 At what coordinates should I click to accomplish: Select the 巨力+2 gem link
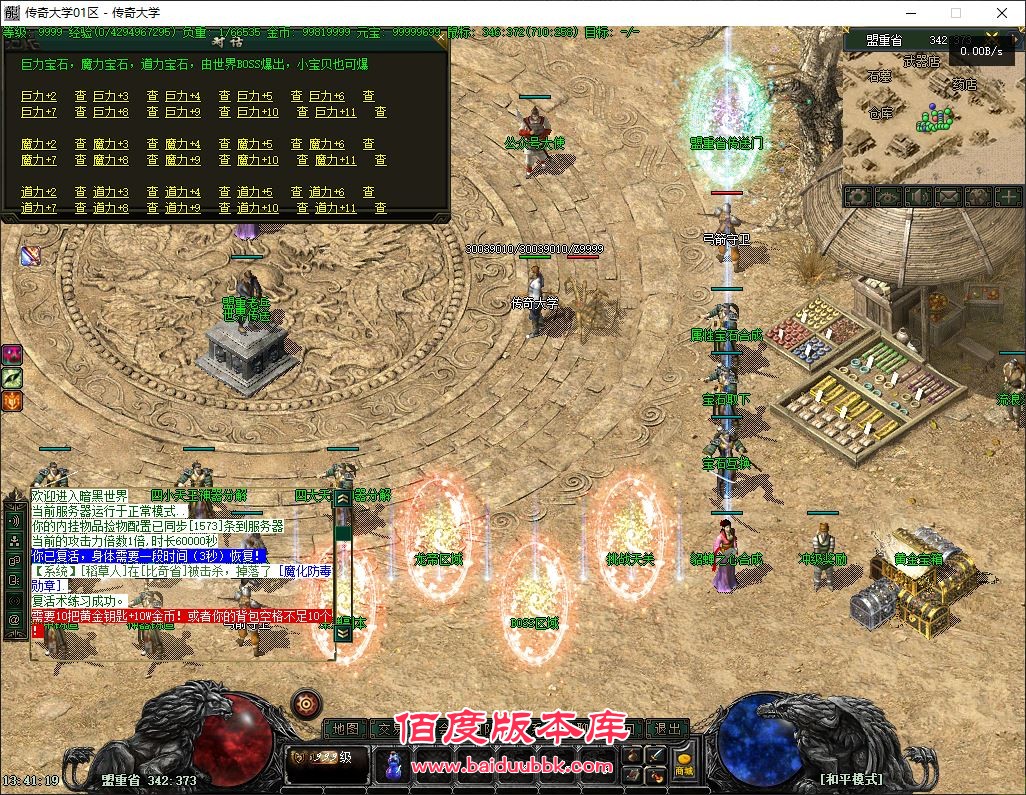(39, 97)
